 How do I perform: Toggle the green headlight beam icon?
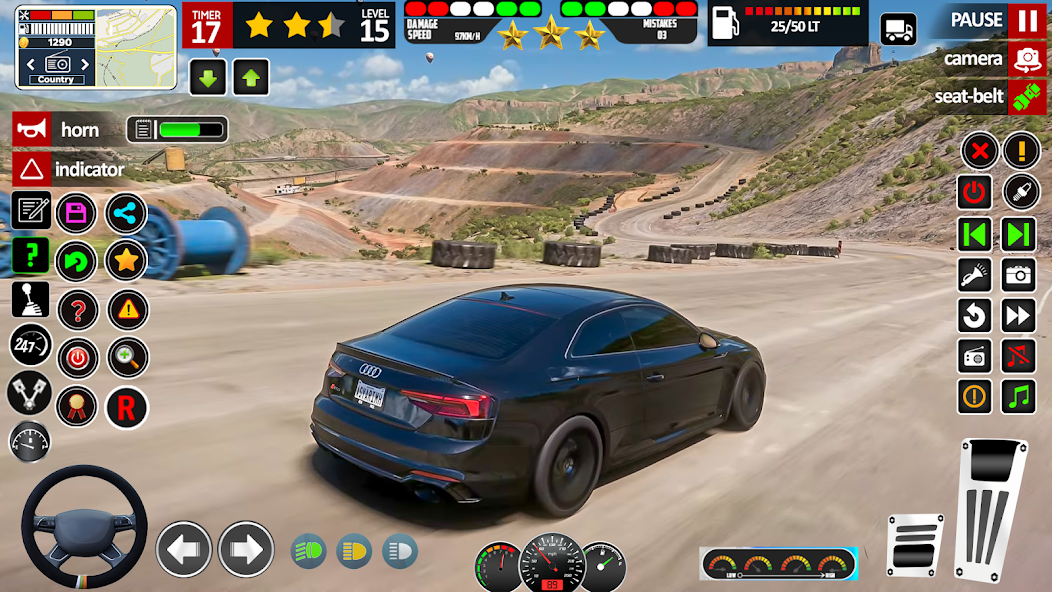308,550
